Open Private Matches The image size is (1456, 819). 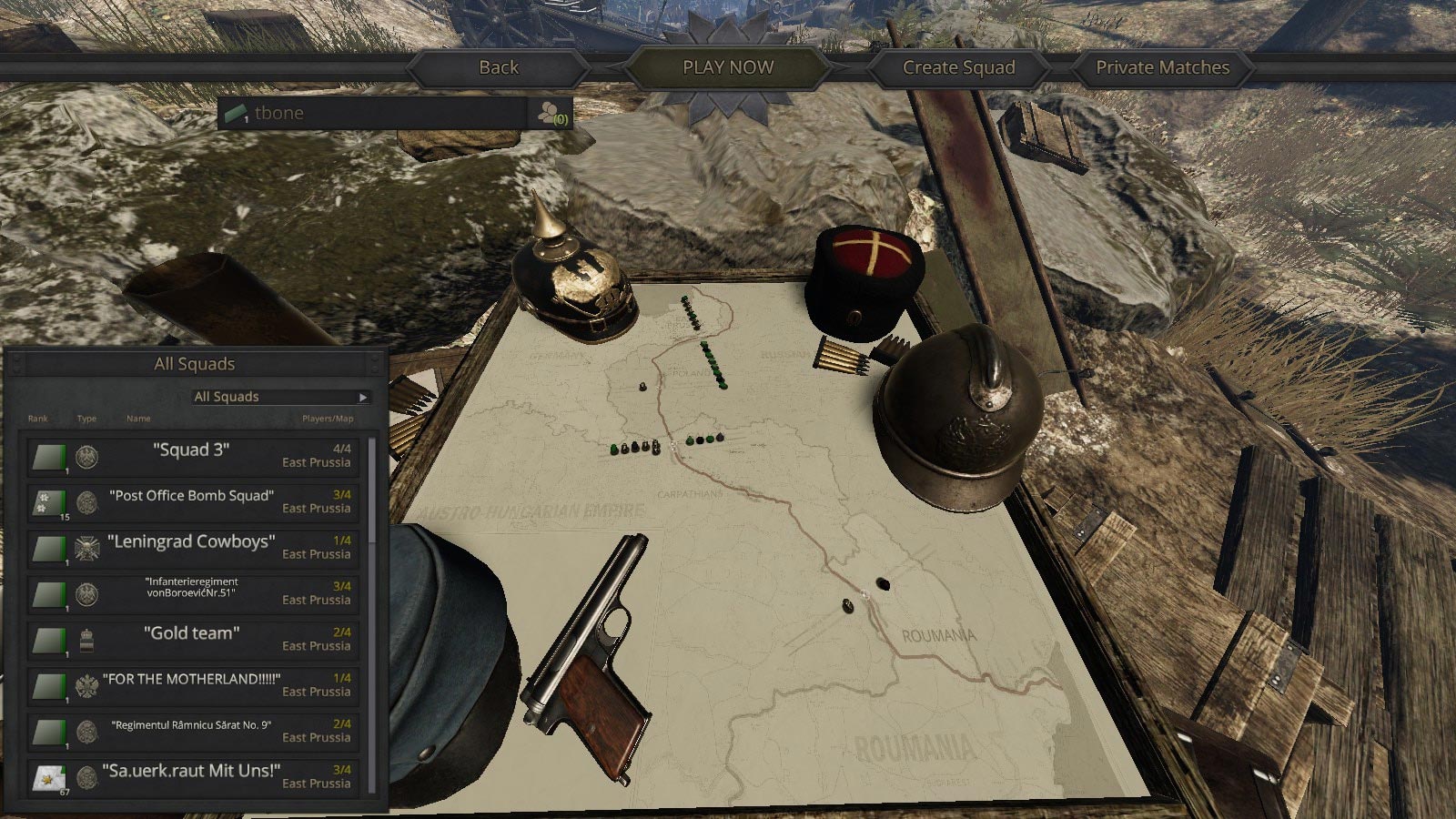tap(1162, 67)
